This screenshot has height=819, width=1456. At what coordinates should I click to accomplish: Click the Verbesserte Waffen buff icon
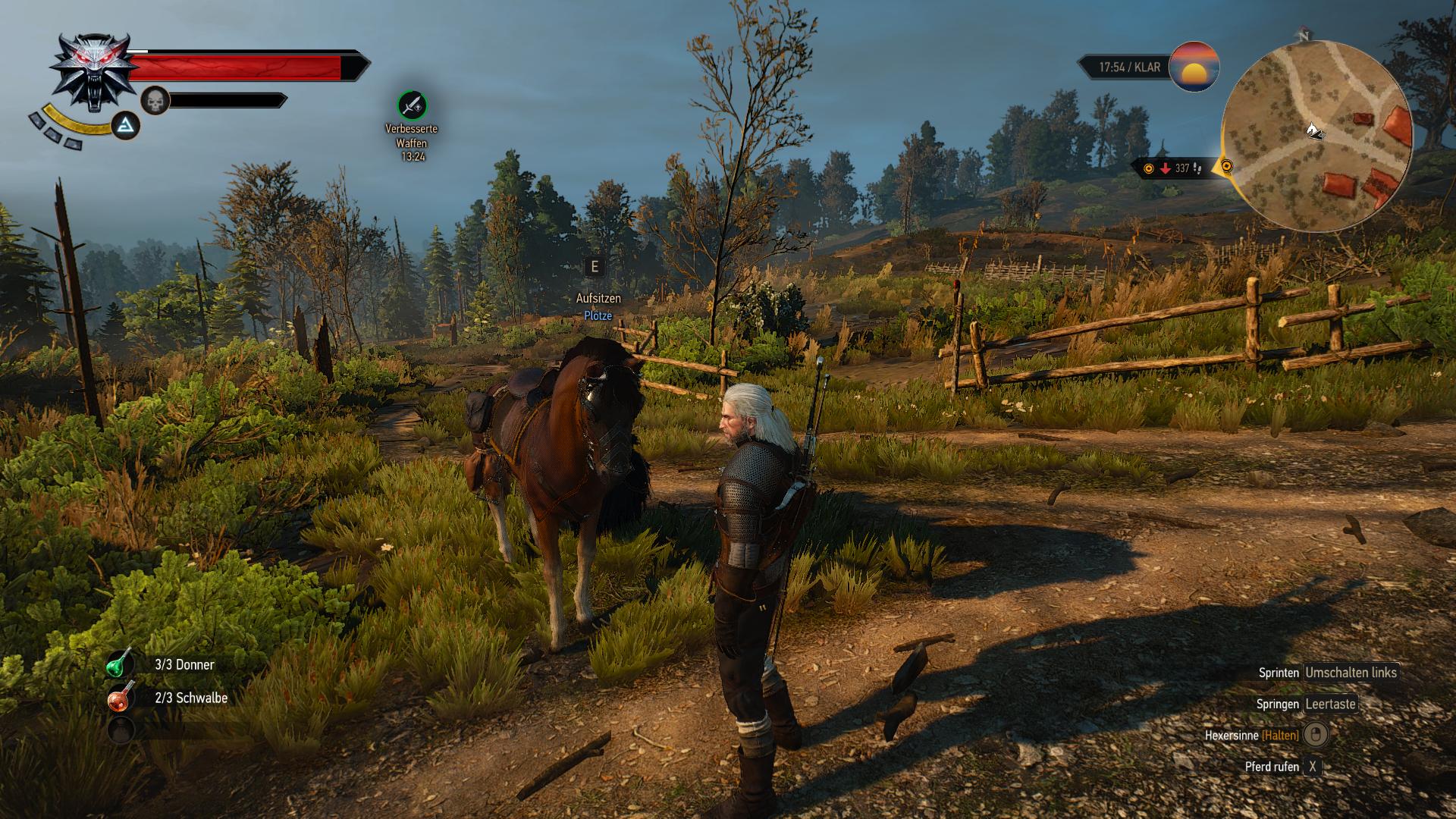point(412,105)
